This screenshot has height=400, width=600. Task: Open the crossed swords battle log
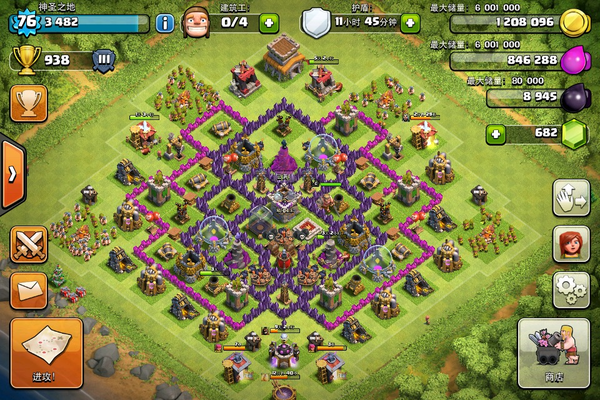point(29,245)
